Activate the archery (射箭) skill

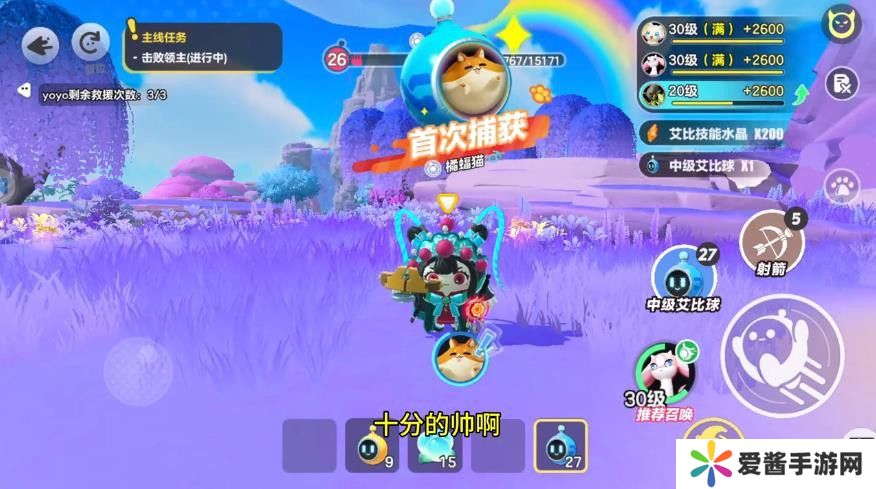[x=771, y=241]
